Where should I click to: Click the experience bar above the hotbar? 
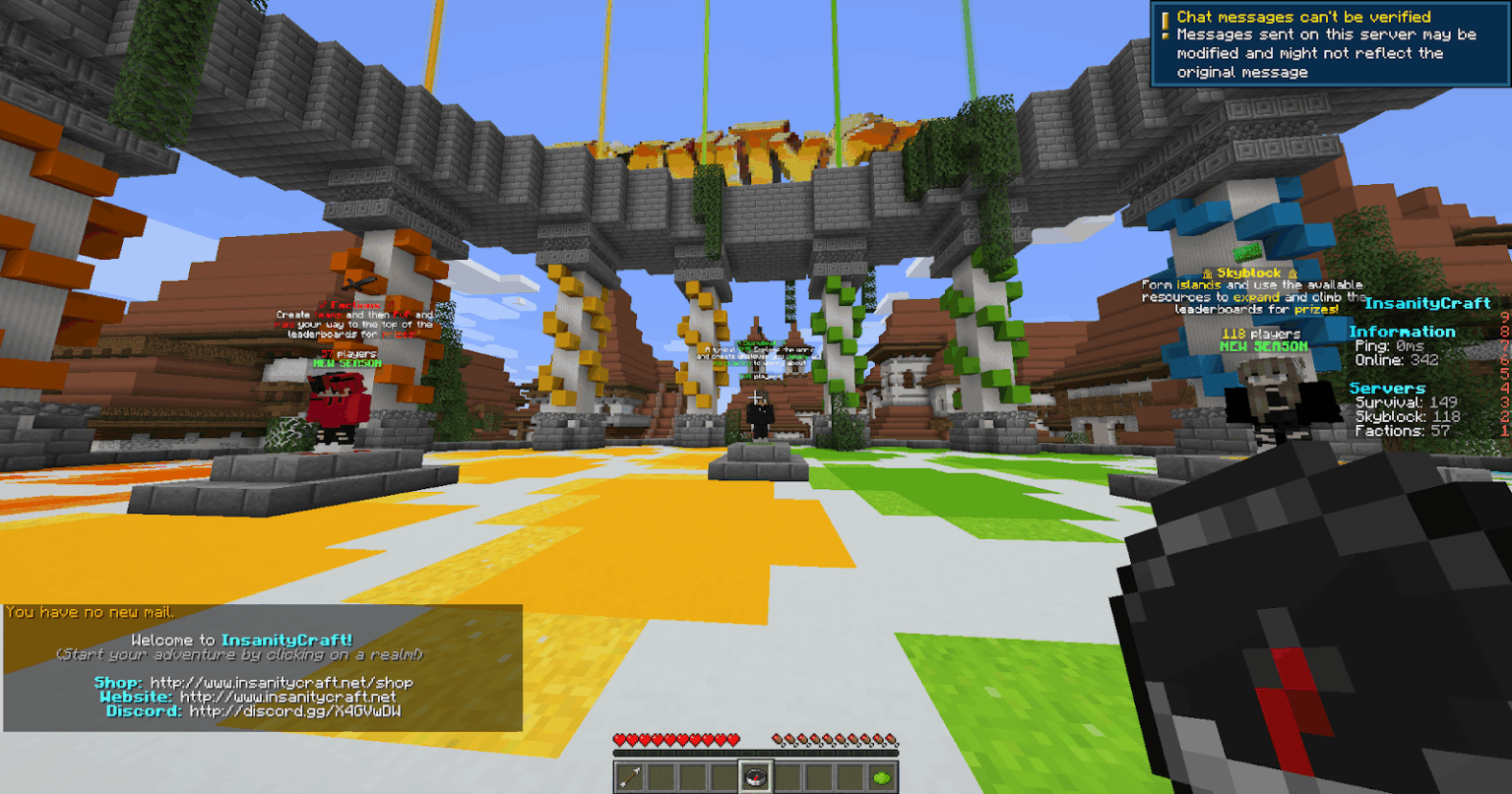point(756,752)
